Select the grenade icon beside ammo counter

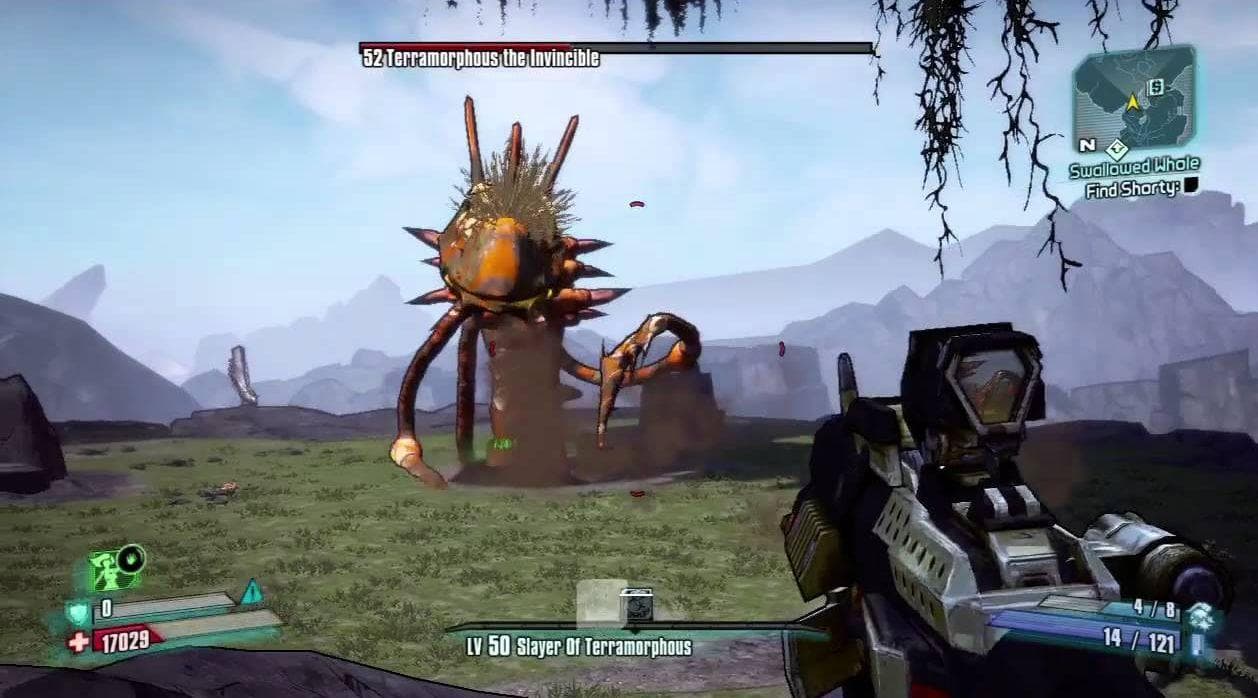point(1201,617)
